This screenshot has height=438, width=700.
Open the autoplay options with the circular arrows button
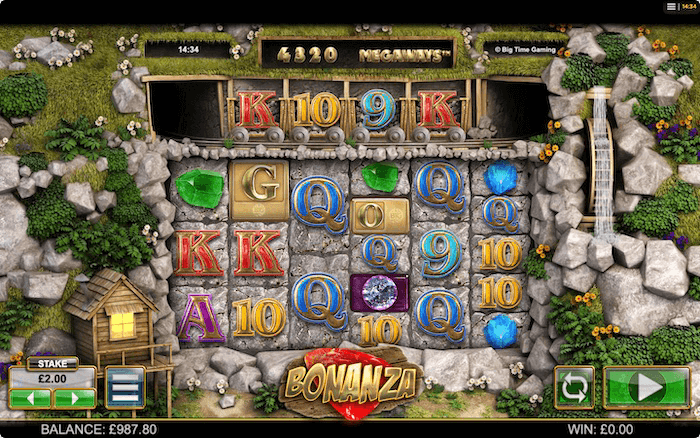pos(574,387)
